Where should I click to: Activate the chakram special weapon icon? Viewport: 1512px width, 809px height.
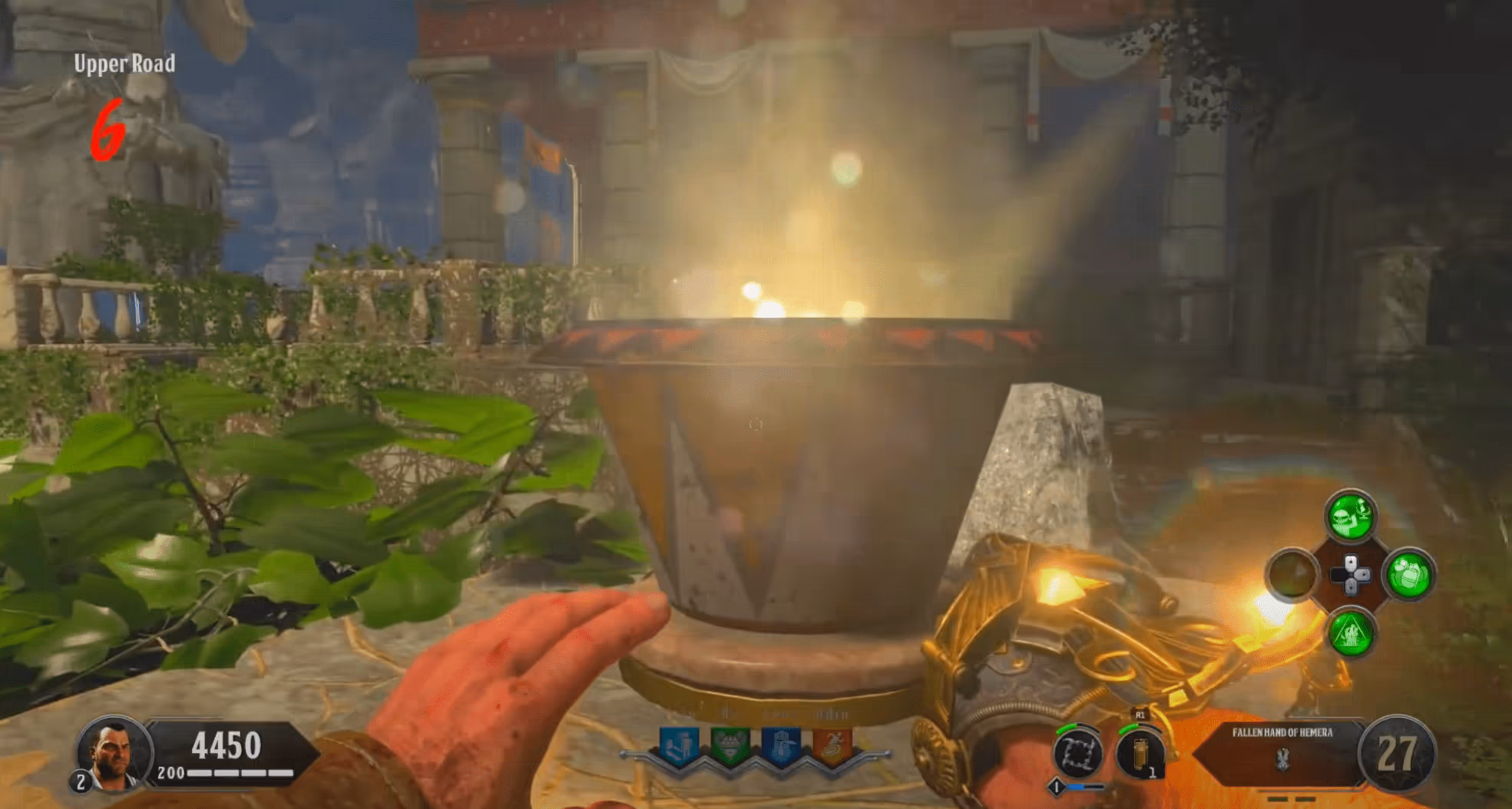click(x=1078, y=753)
